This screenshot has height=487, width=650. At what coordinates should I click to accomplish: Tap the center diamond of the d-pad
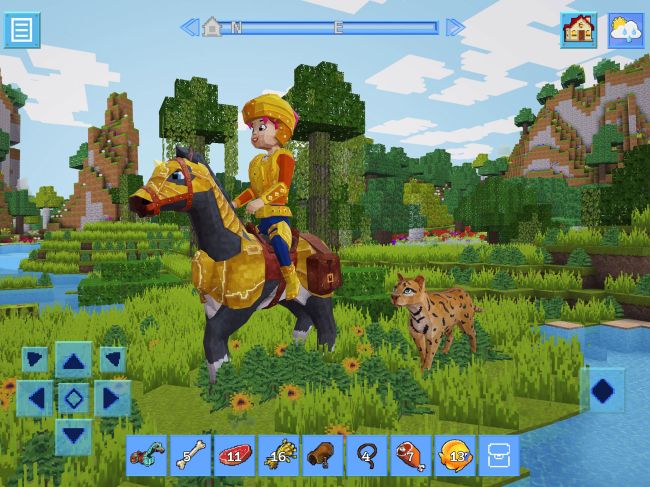click(x=73, y=398)
